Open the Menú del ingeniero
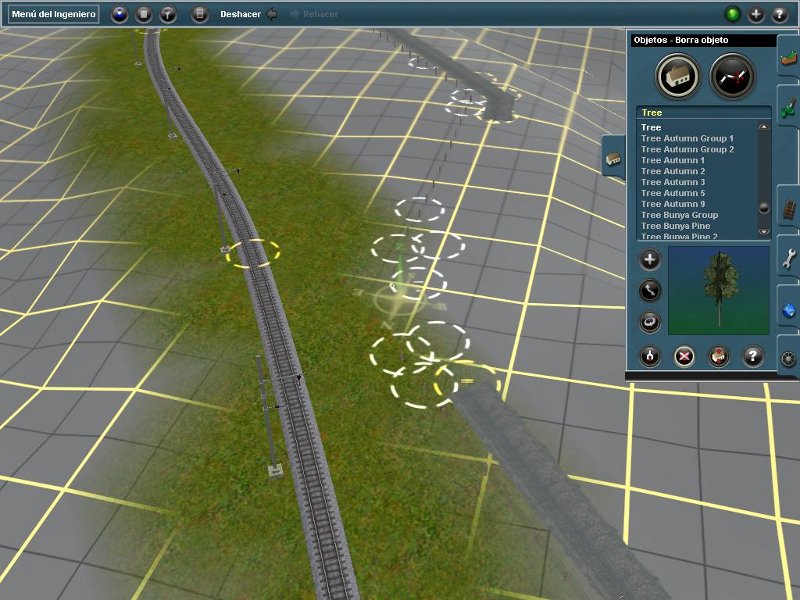 (54, 14)
